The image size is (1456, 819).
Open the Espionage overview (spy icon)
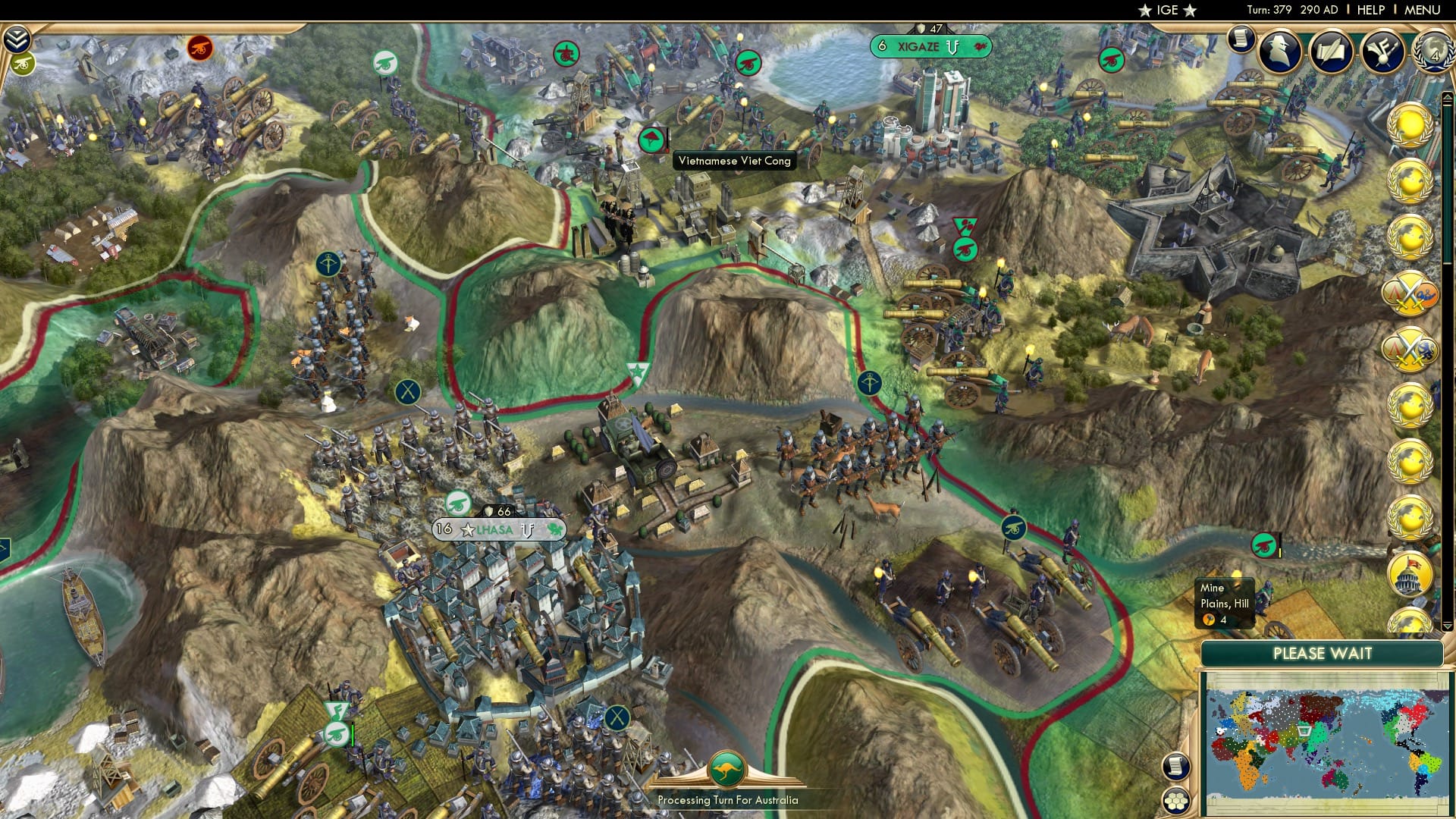(x=1281, y=53)
